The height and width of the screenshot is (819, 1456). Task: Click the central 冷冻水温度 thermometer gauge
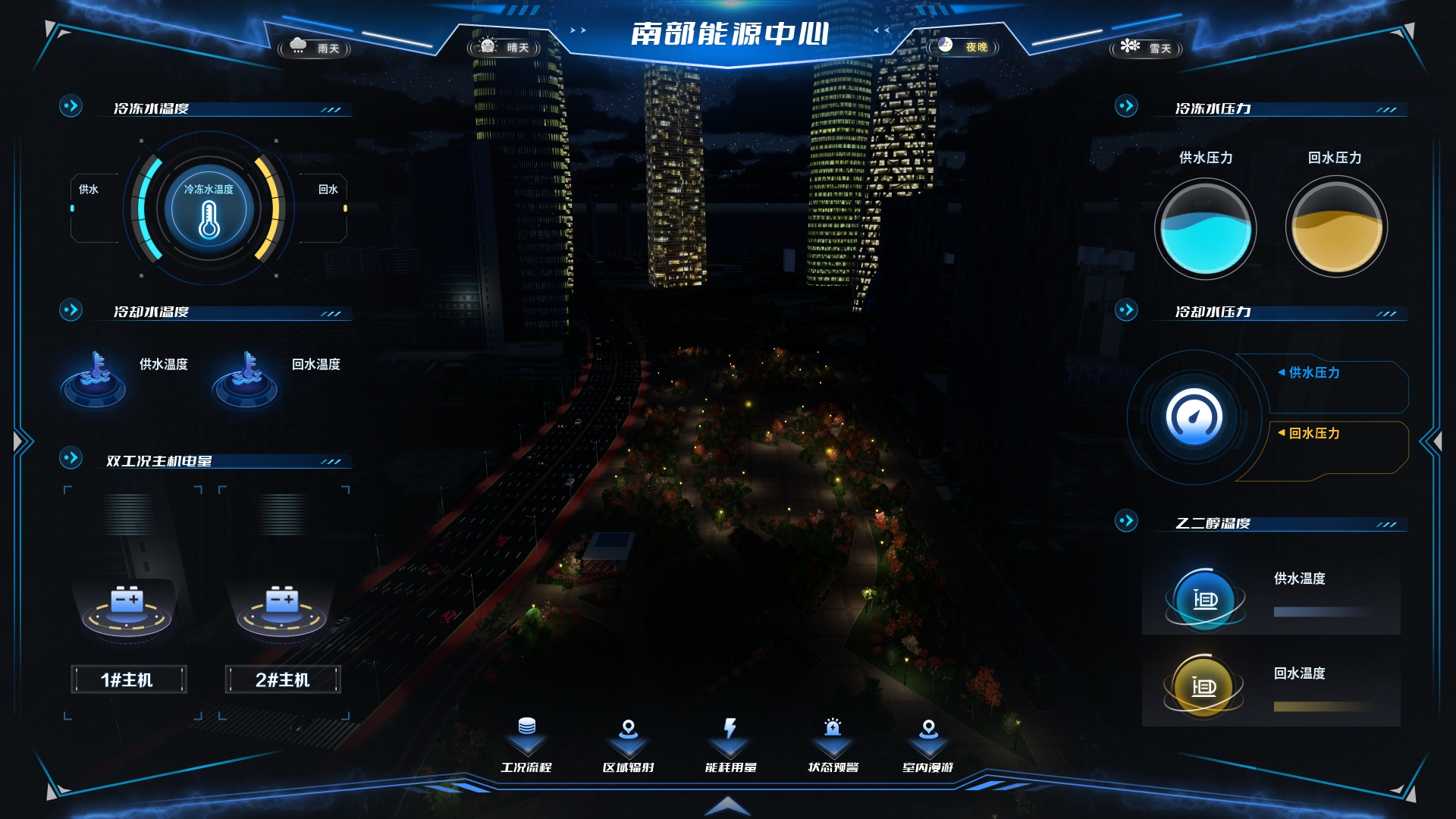coord(209,210)
